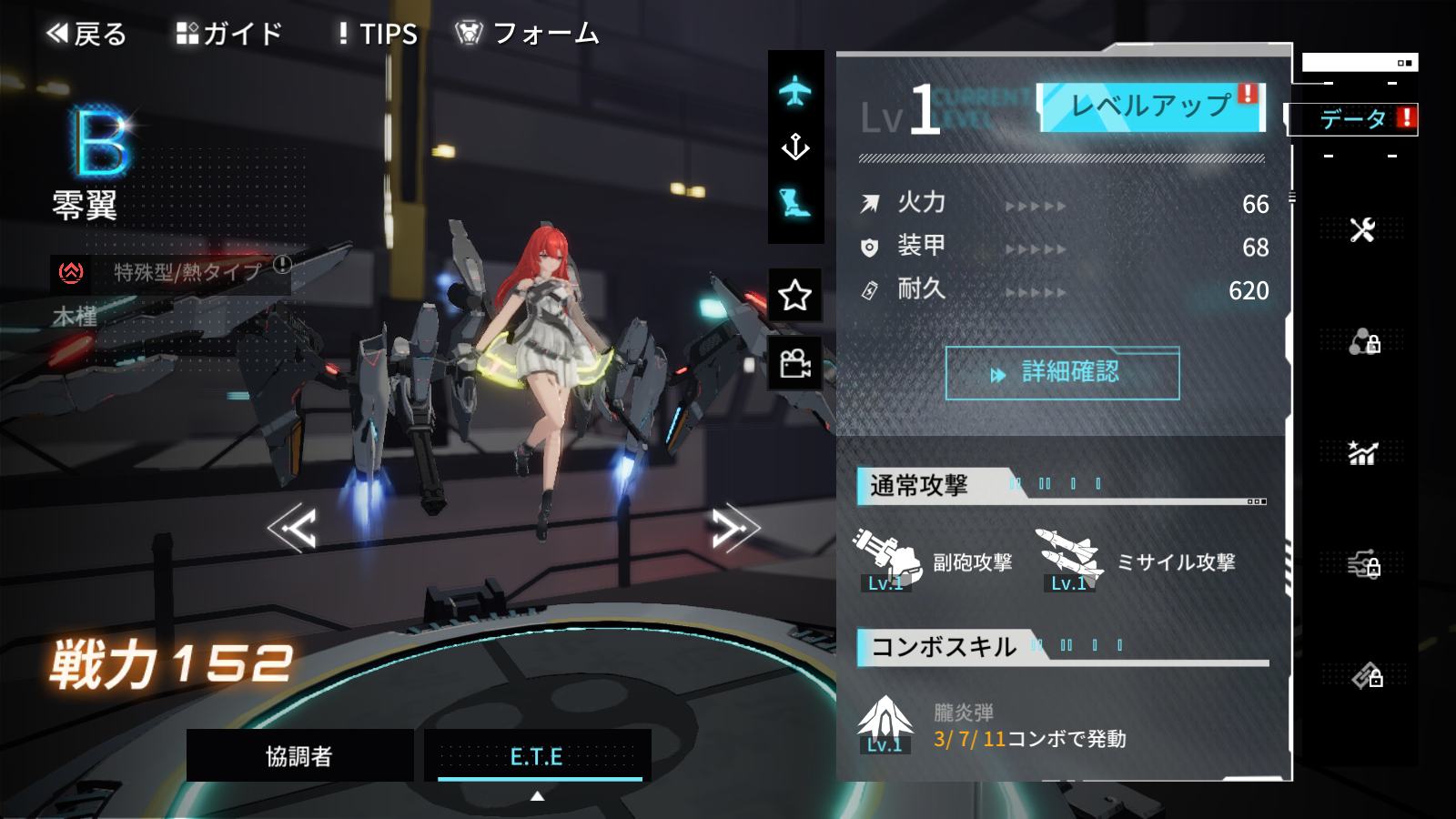Choose the airplane mode icon
The image size is (1456, 819).
[x=795, y=91]
